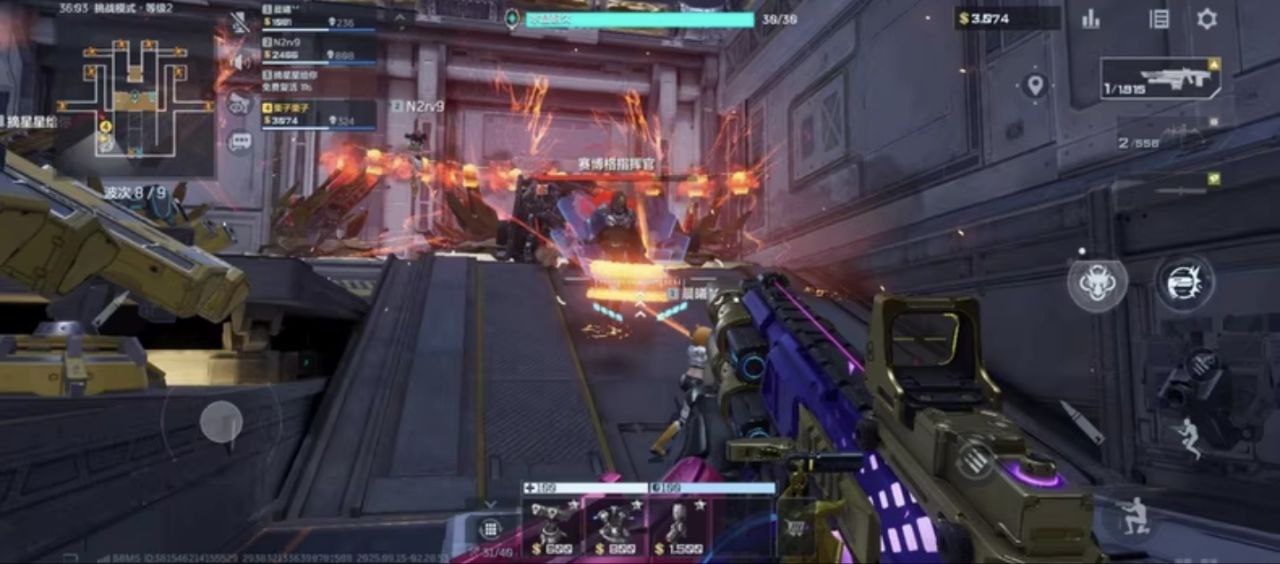Activate the beast head skill
The image size is (1280, 564).
1097,283
